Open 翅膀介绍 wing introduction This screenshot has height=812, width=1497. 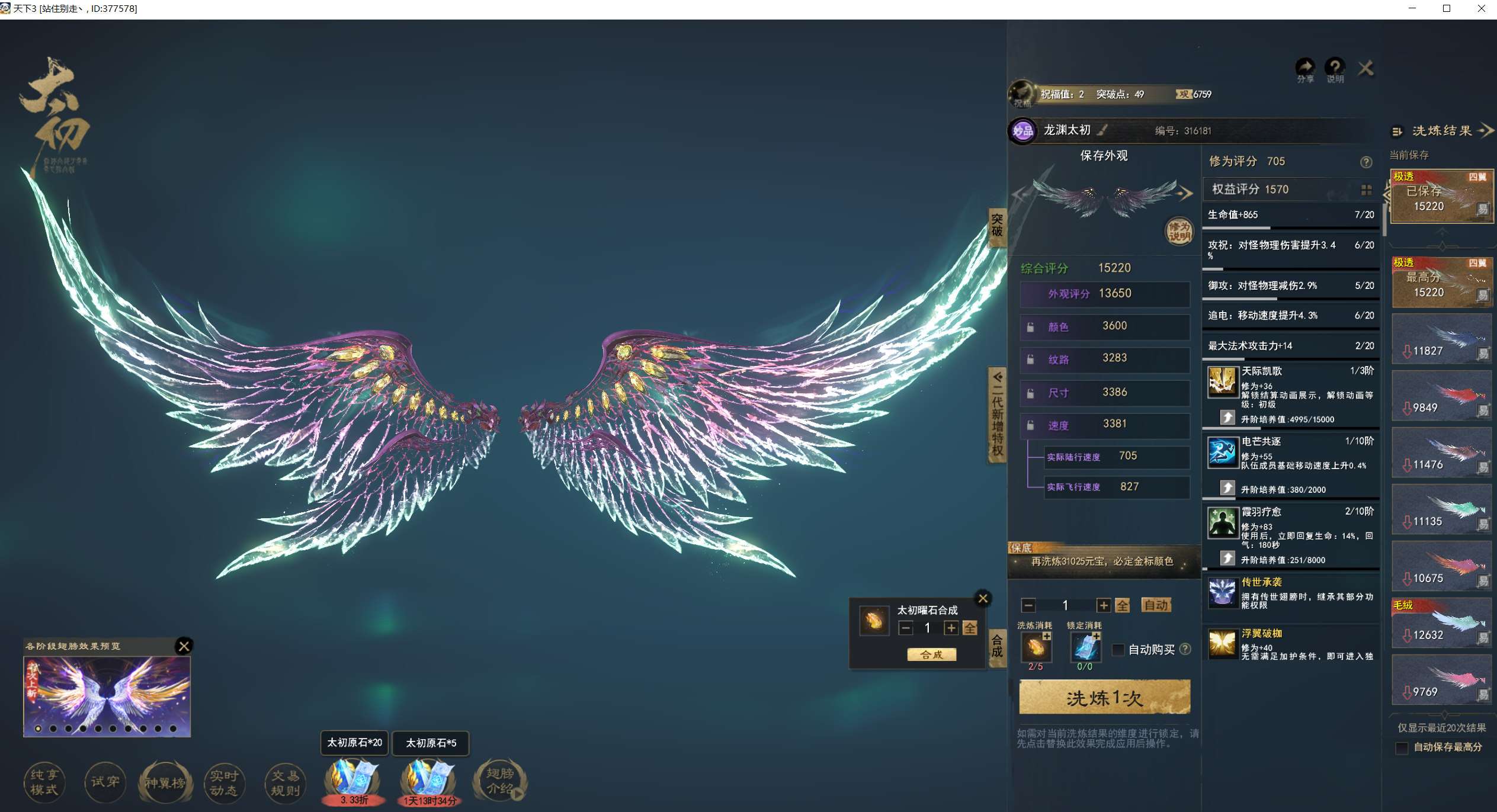499,781
